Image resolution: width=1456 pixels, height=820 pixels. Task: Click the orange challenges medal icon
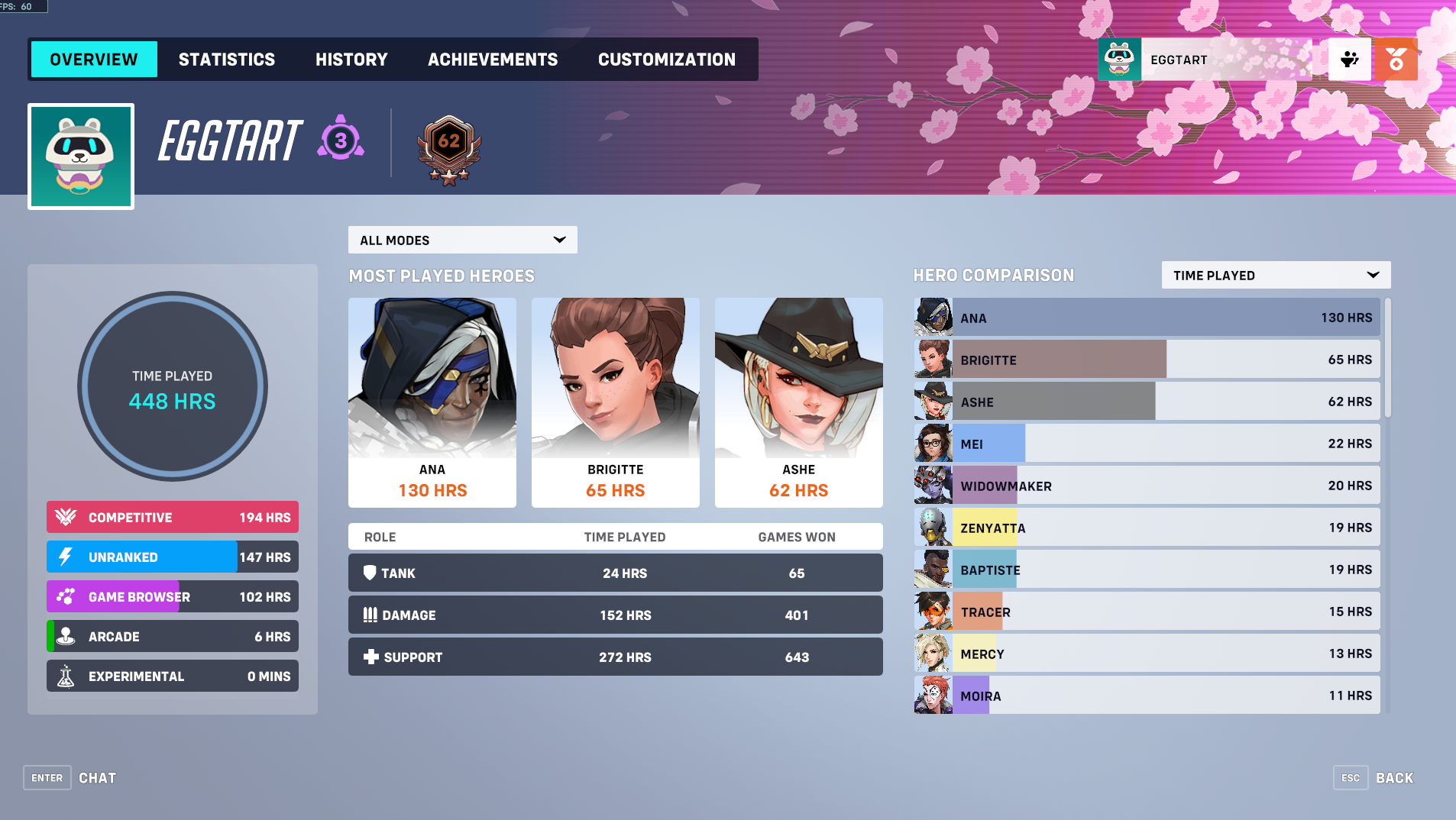pos(1396,59)
